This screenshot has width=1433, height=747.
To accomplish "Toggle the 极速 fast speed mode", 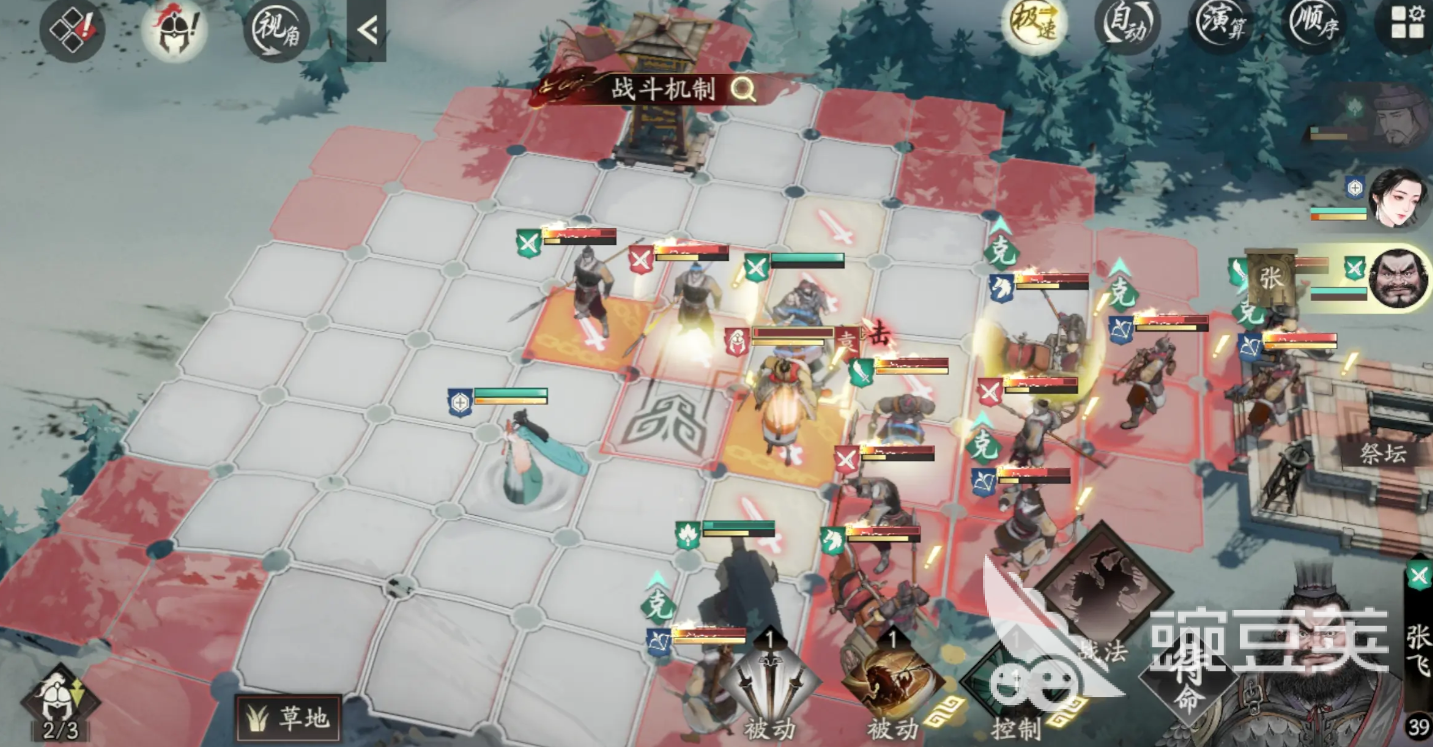I will click(x=1033, y=24).
